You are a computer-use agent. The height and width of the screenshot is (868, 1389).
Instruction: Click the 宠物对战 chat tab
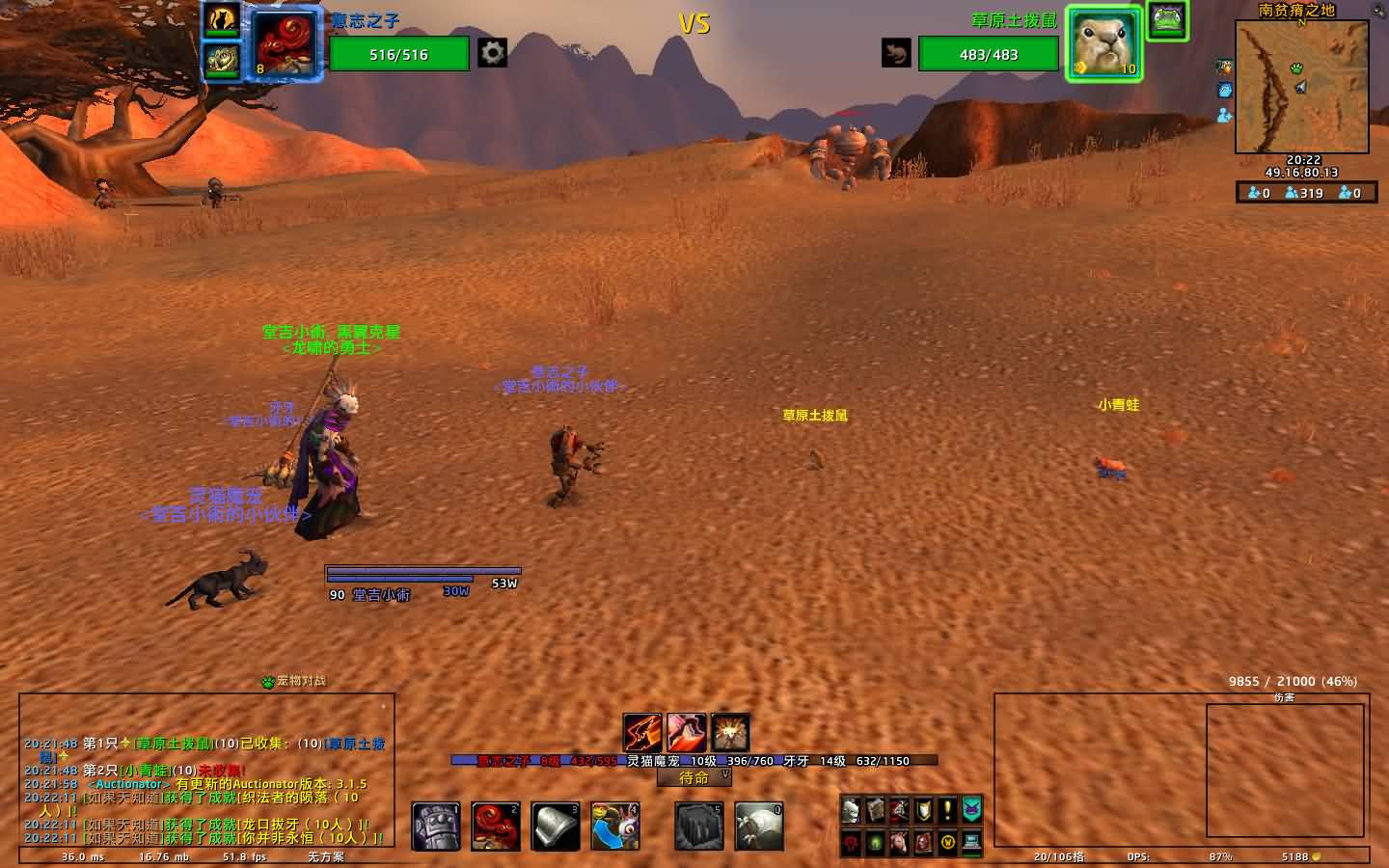point(294,681)
